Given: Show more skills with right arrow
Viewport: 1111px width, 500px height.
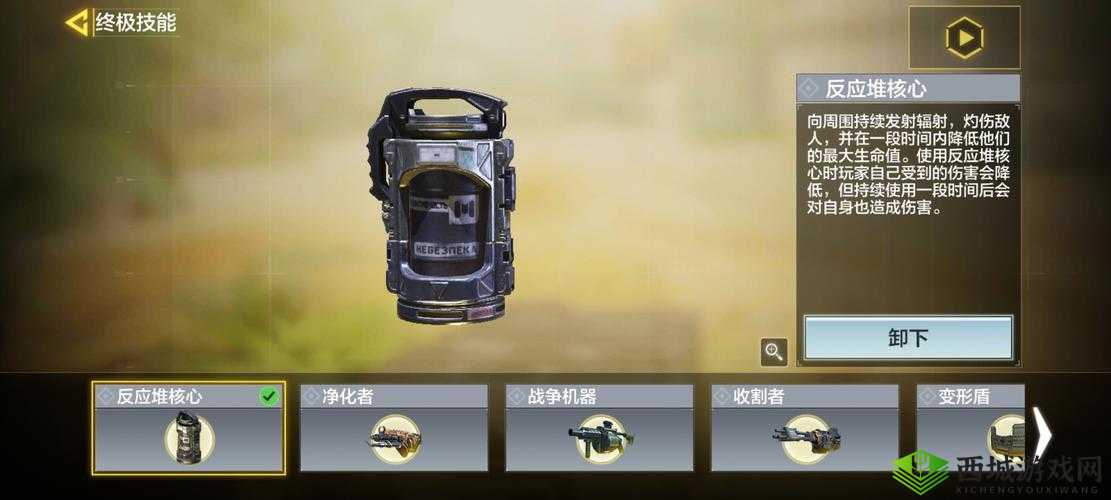Looking at the screenshot, I should point(1041,434).
